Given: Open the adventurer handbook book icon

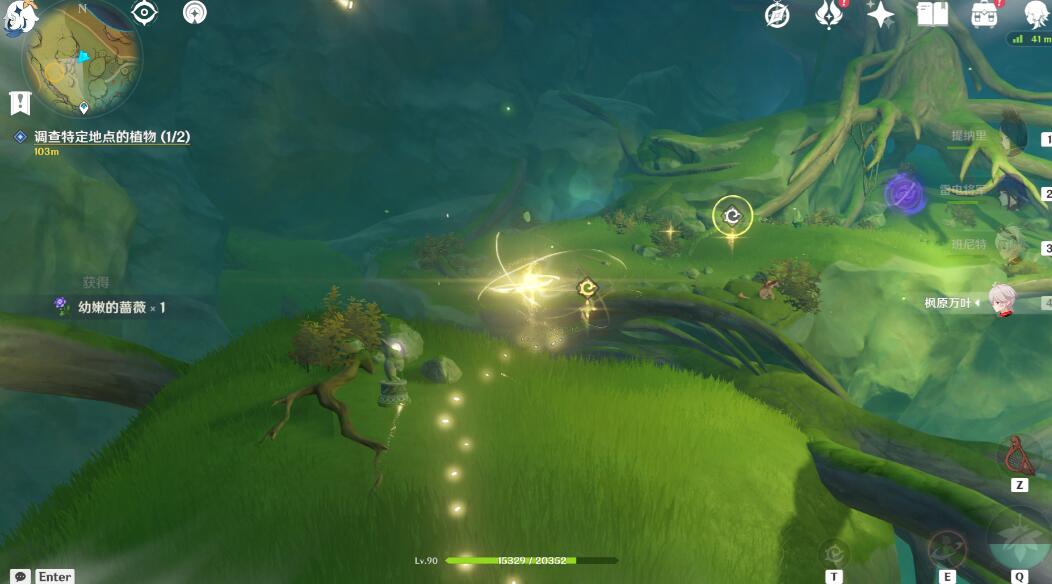Looking at the screenshot, I should [932, 14].
